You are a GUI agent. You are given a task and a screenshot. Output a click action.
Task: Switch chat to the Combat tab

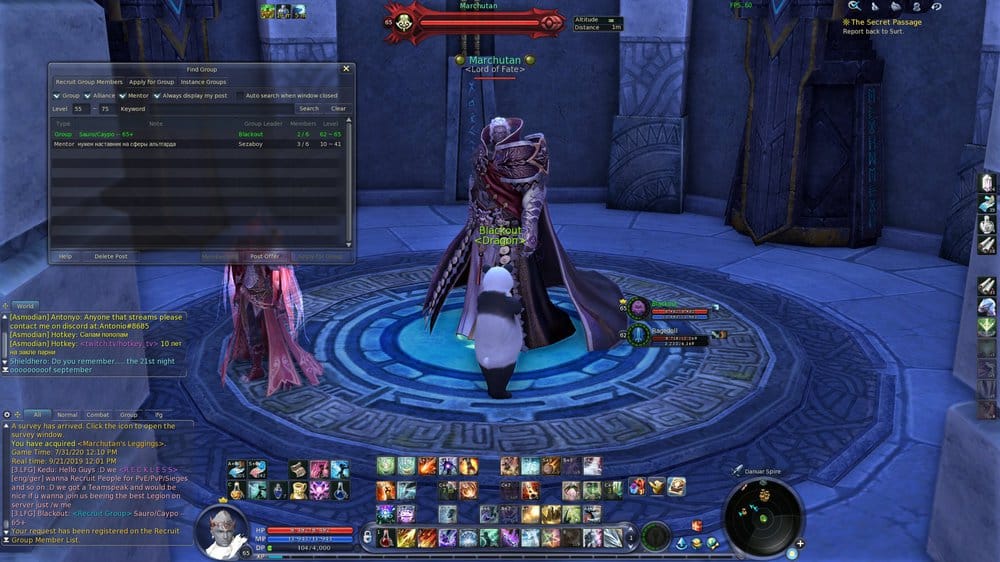97,414
